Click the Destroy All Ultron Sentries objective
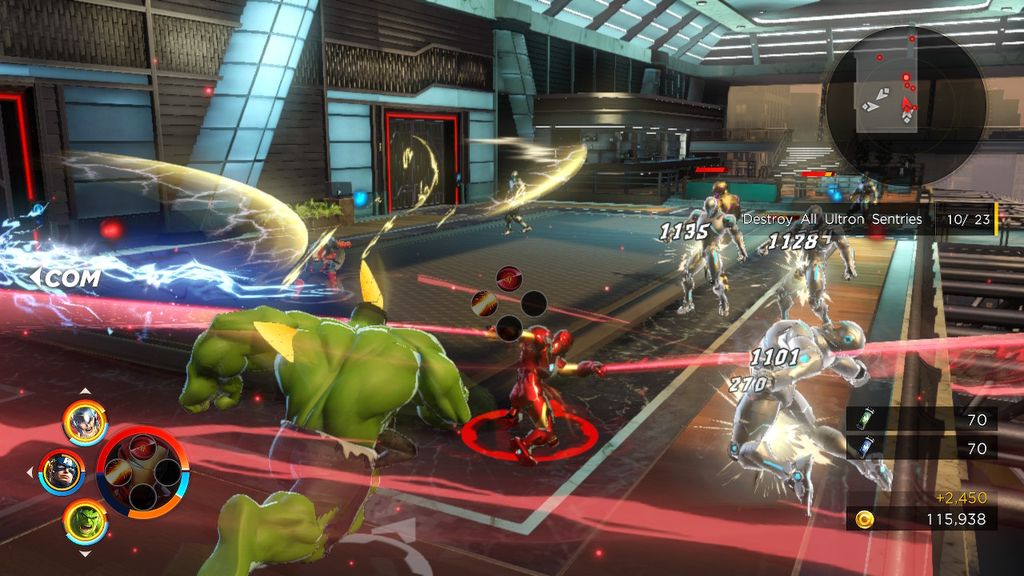This screenshot has height=576, width=1024. (832, 219)
